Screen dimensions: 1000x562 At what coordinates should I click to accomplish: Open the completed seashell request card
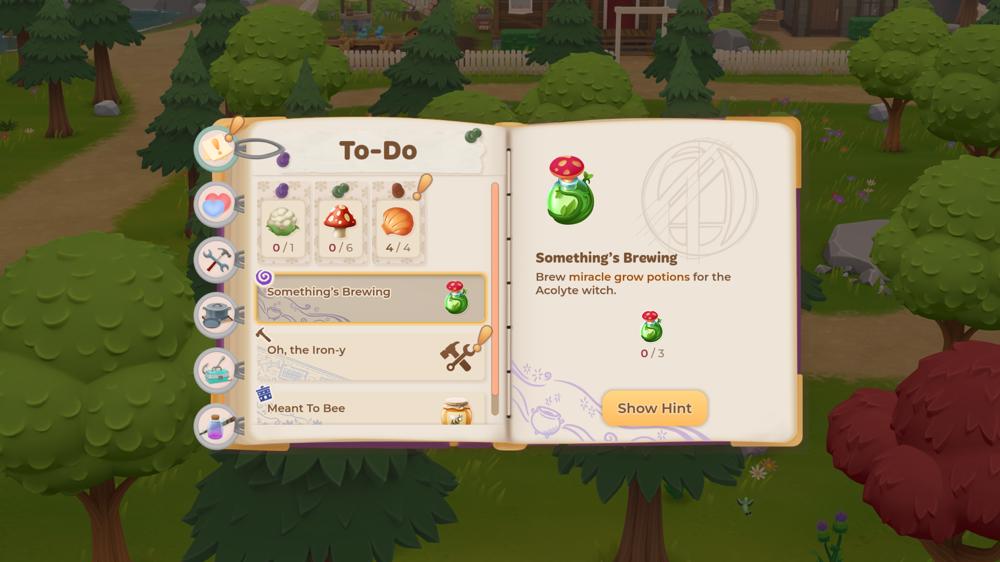pyautogui.click(x=398, y=223)
